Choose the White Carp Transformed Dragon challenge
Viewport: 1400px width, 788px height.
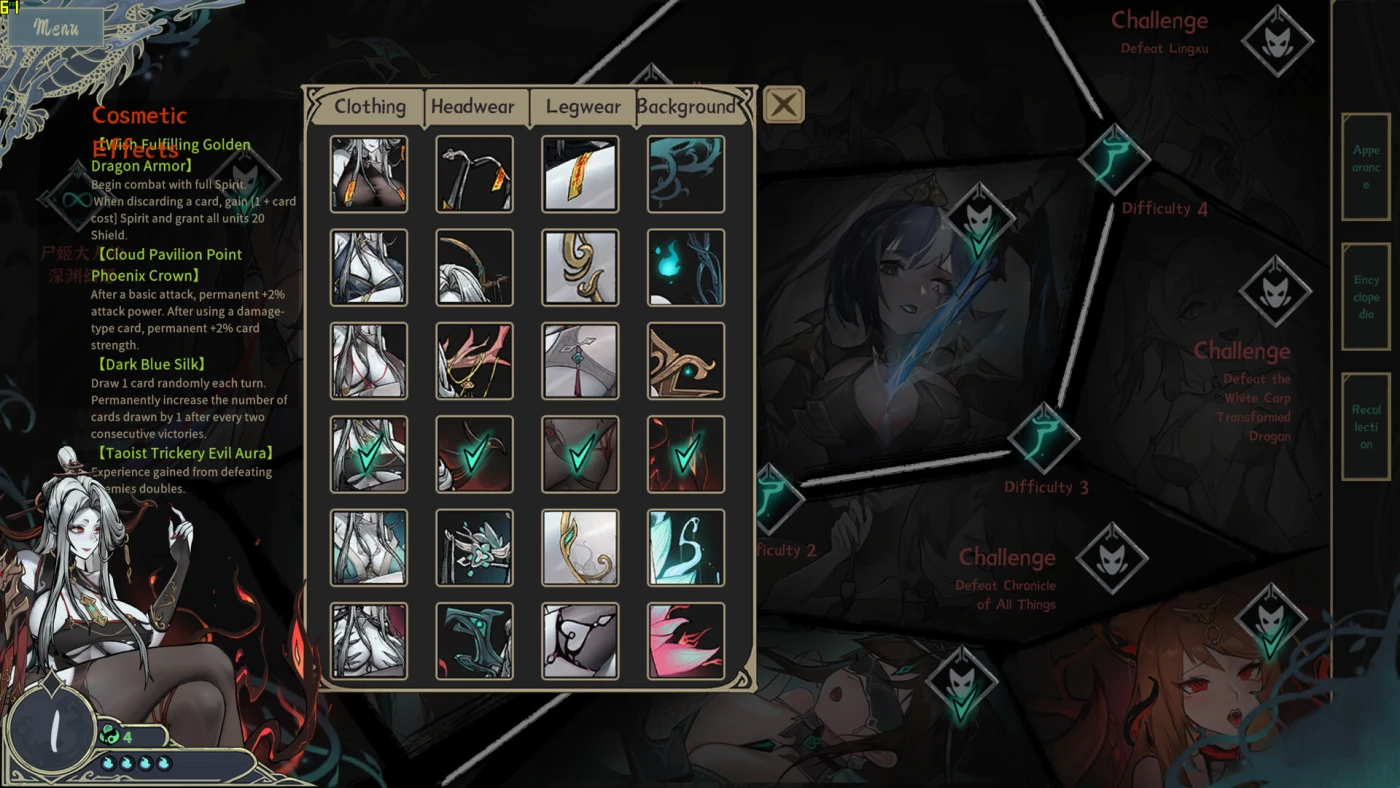pos(1275,291)
